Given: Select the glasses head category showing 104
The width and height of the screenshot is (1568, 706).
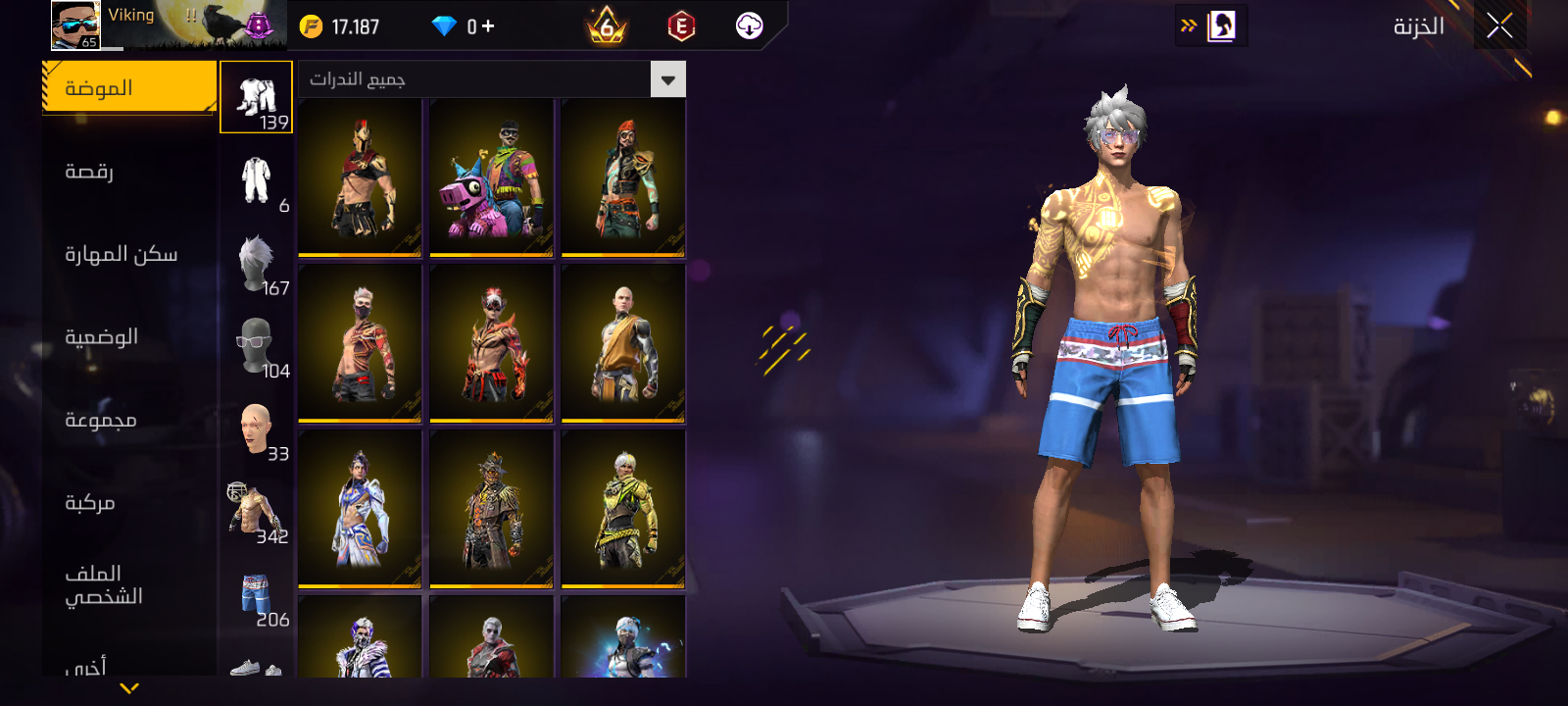Looking at the screenshot, I should [257, 346].
